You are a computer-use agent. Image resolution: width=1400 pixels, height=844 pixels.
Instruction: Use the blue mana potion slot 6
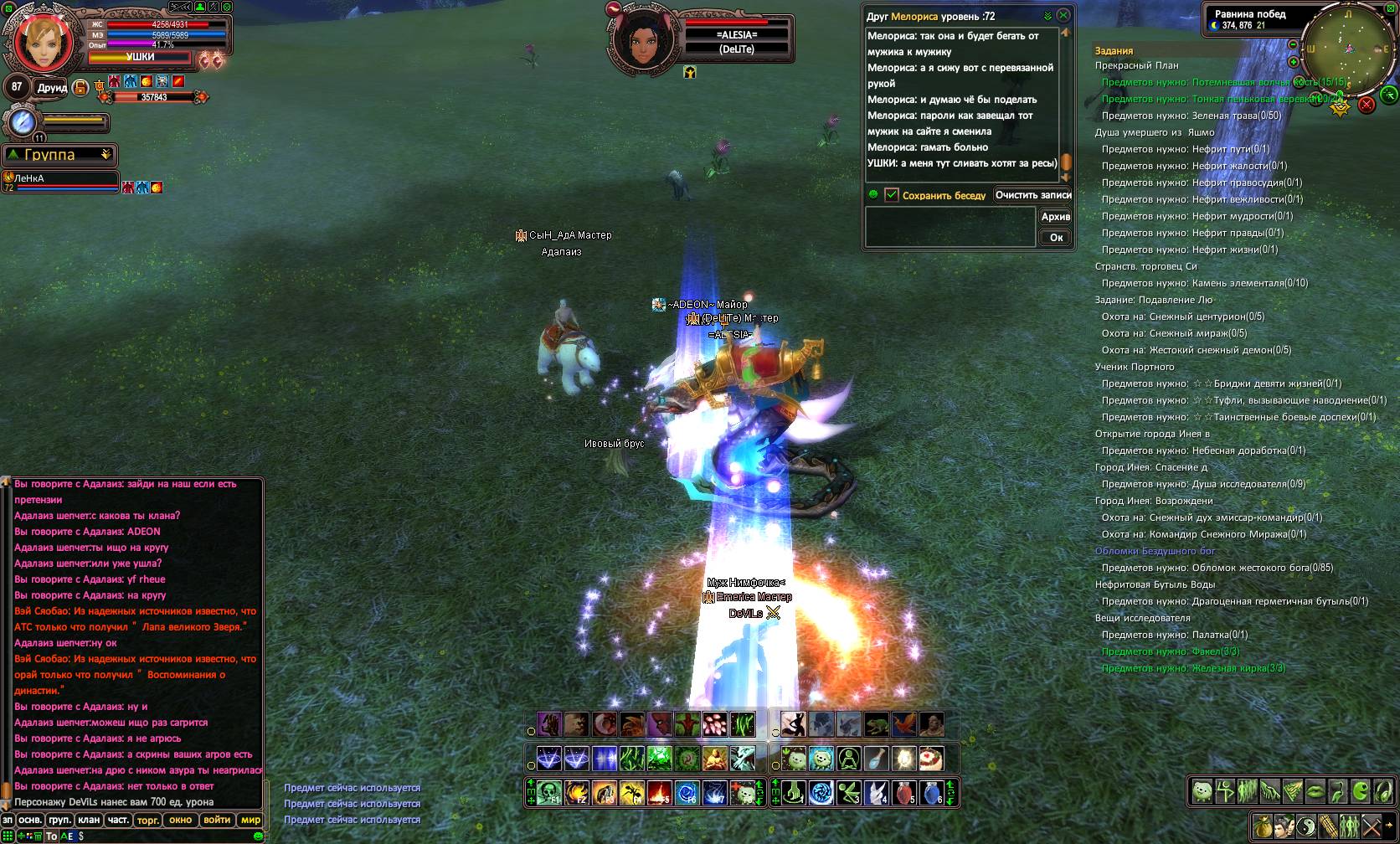[x=932, y=792]
